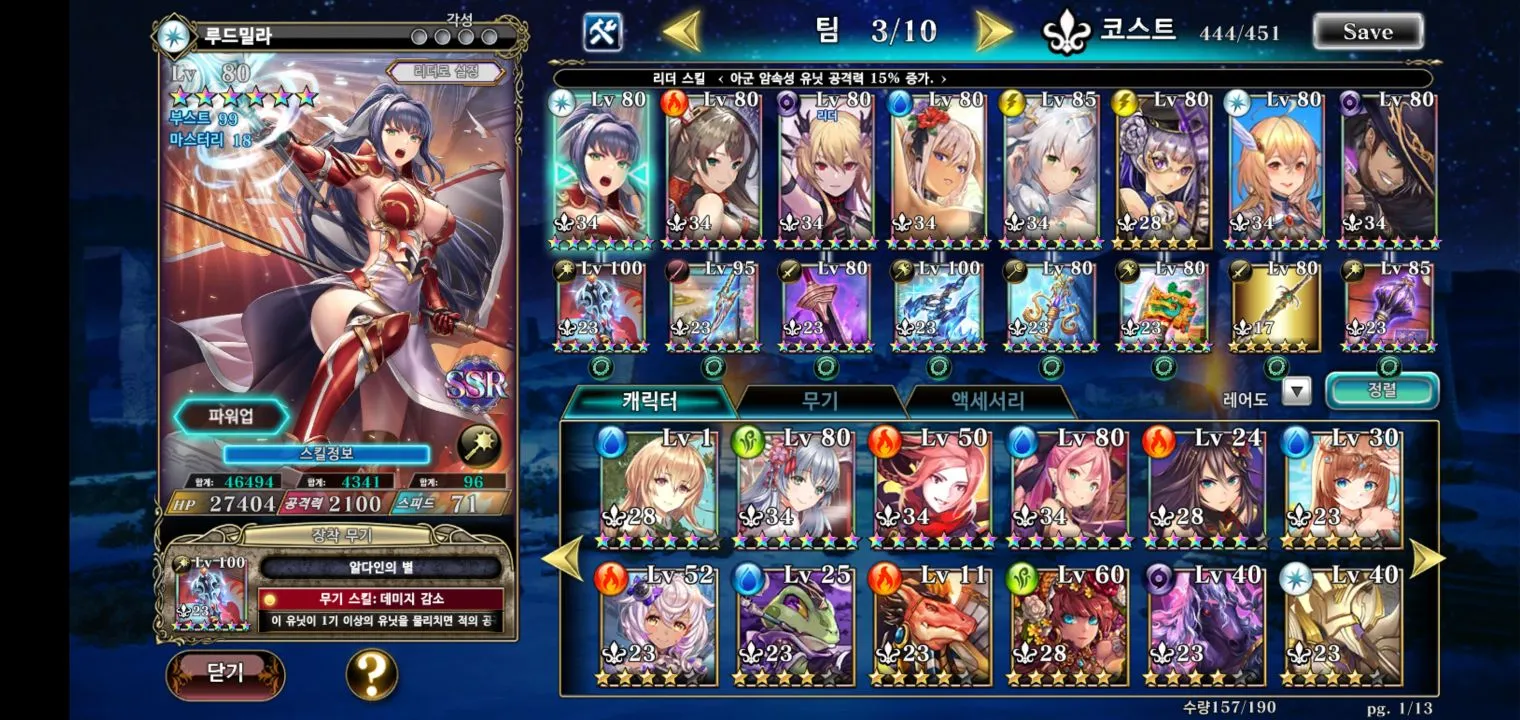Show next page of character list
1520x720 pixels.
(x=1426, y=560)
